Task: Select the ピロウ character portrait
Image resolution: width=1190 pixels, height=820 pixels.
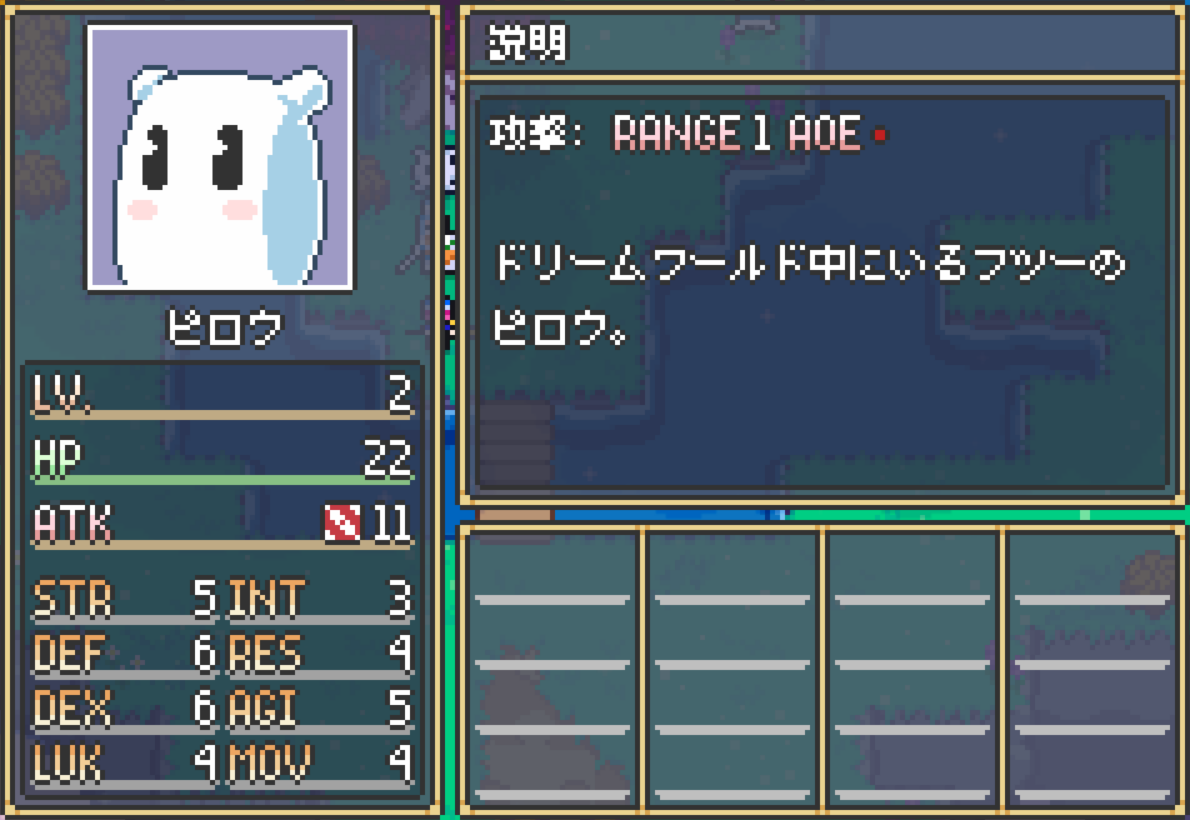Action: (220, 158)
